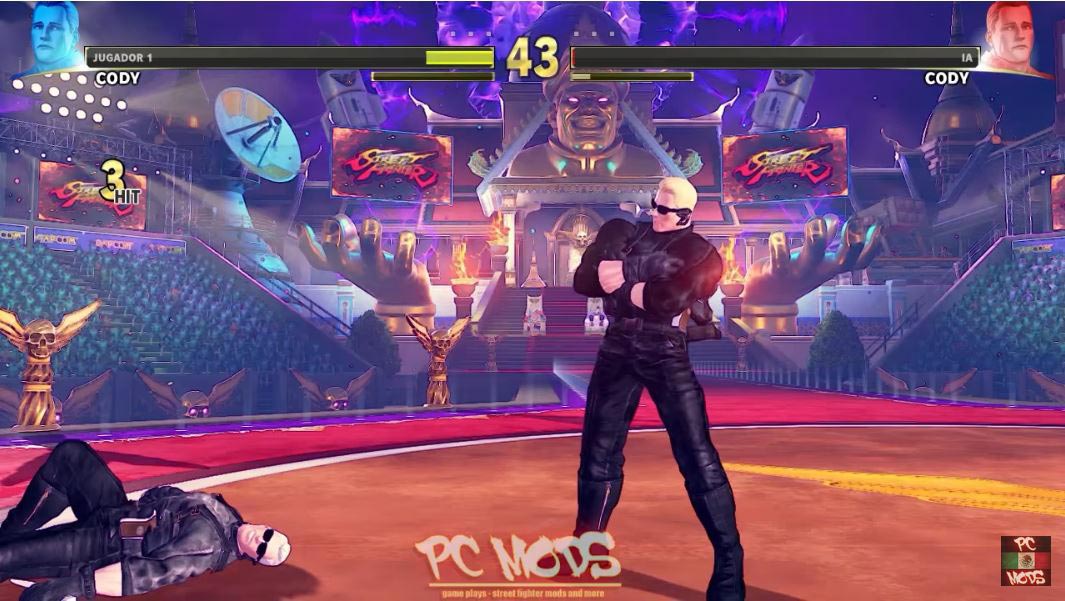1065x601 pixels.
Task: Open the PC Mods Mexican flag channel watermark
Action: 1025,560
